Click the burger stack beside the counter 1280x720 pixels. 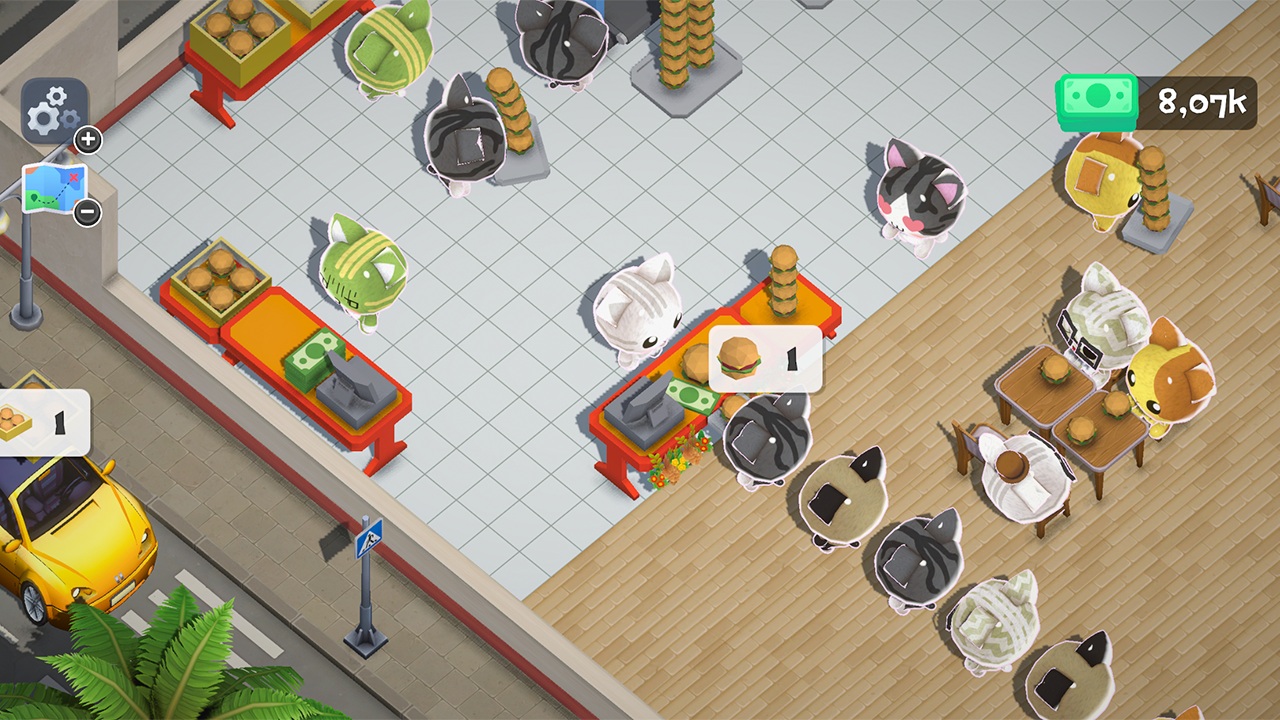coord(785,280)
